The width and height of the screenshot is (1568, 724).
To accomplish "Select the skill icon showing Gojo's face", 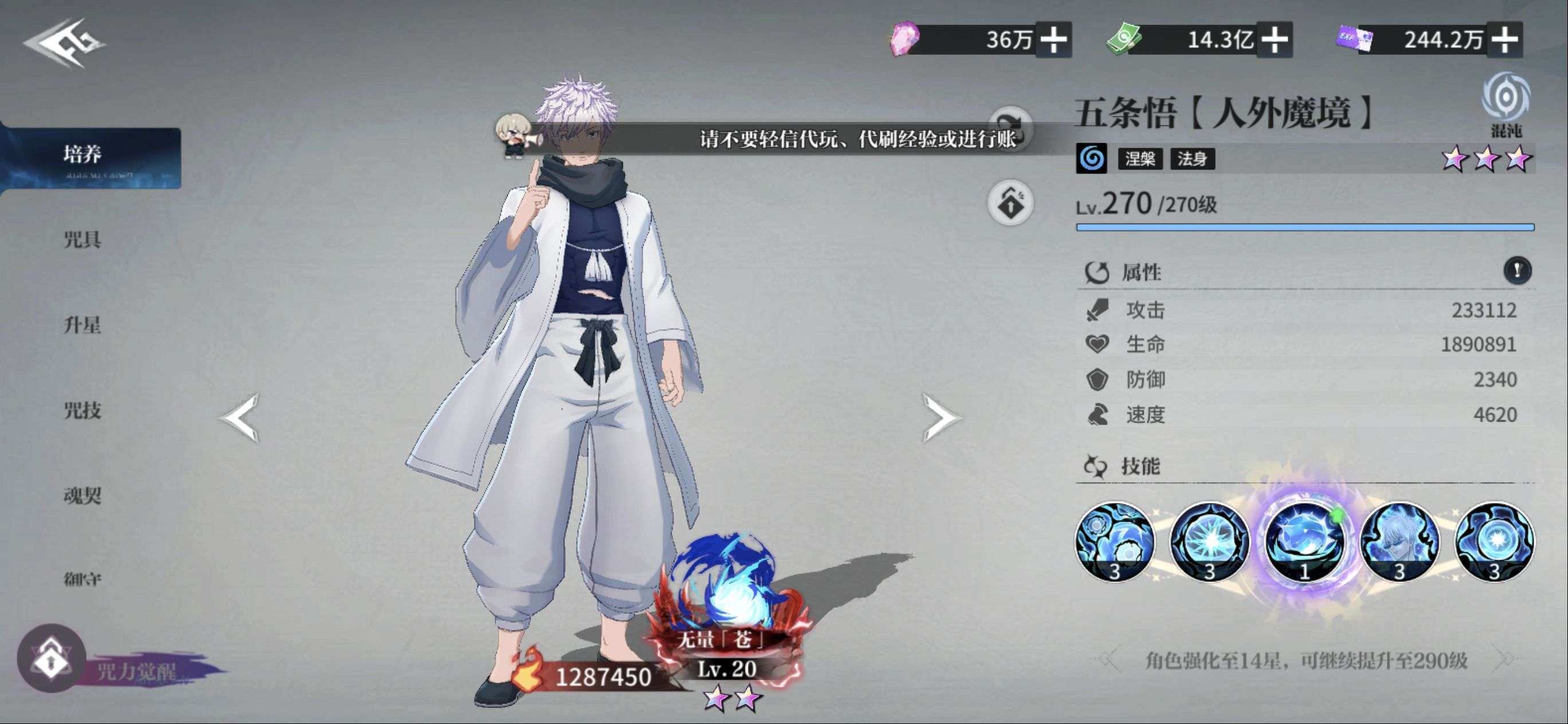I will [1400, 541].
